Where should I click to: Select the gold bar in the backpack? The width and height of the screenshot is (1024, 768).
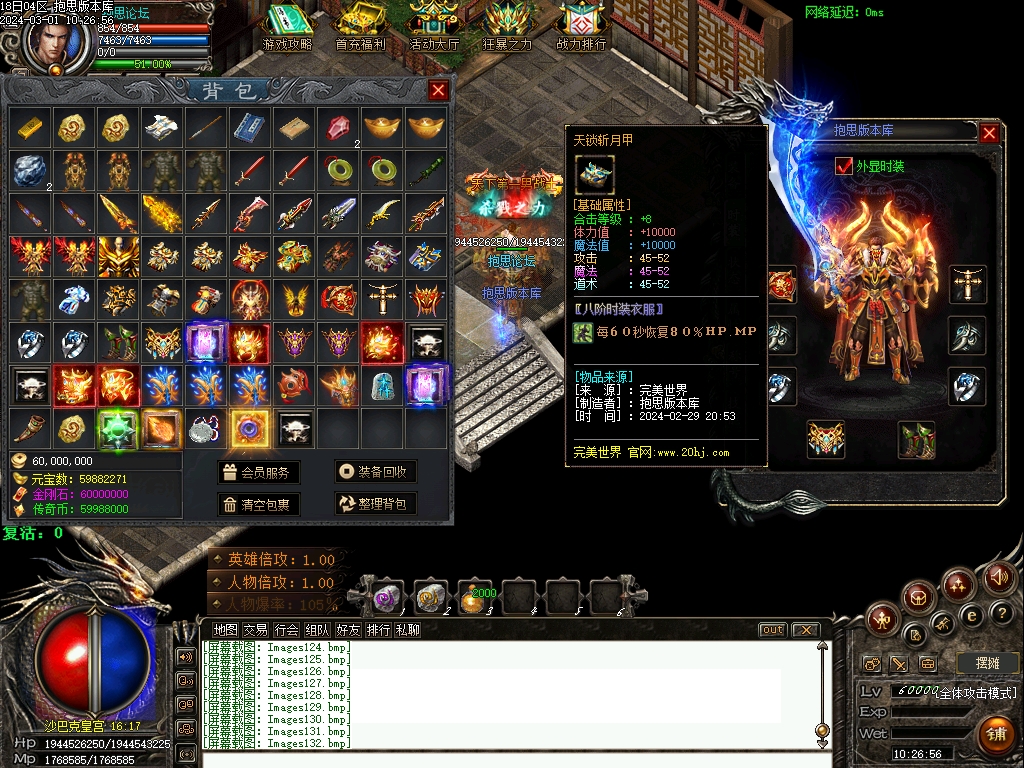coord(30,127)
